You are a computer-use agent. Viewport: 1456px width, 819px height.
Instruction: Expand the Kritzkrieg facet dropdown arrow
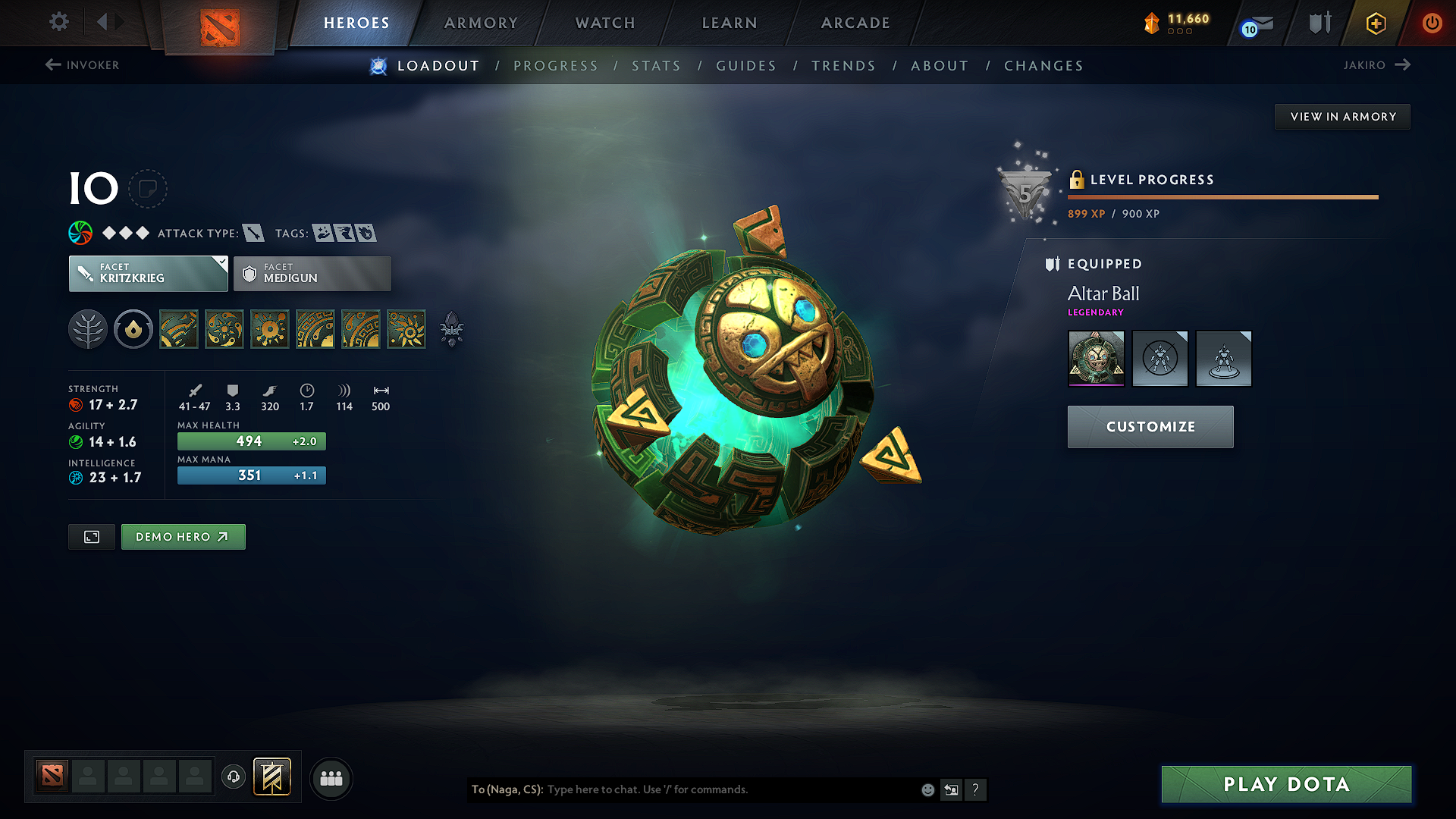[221, 264]
